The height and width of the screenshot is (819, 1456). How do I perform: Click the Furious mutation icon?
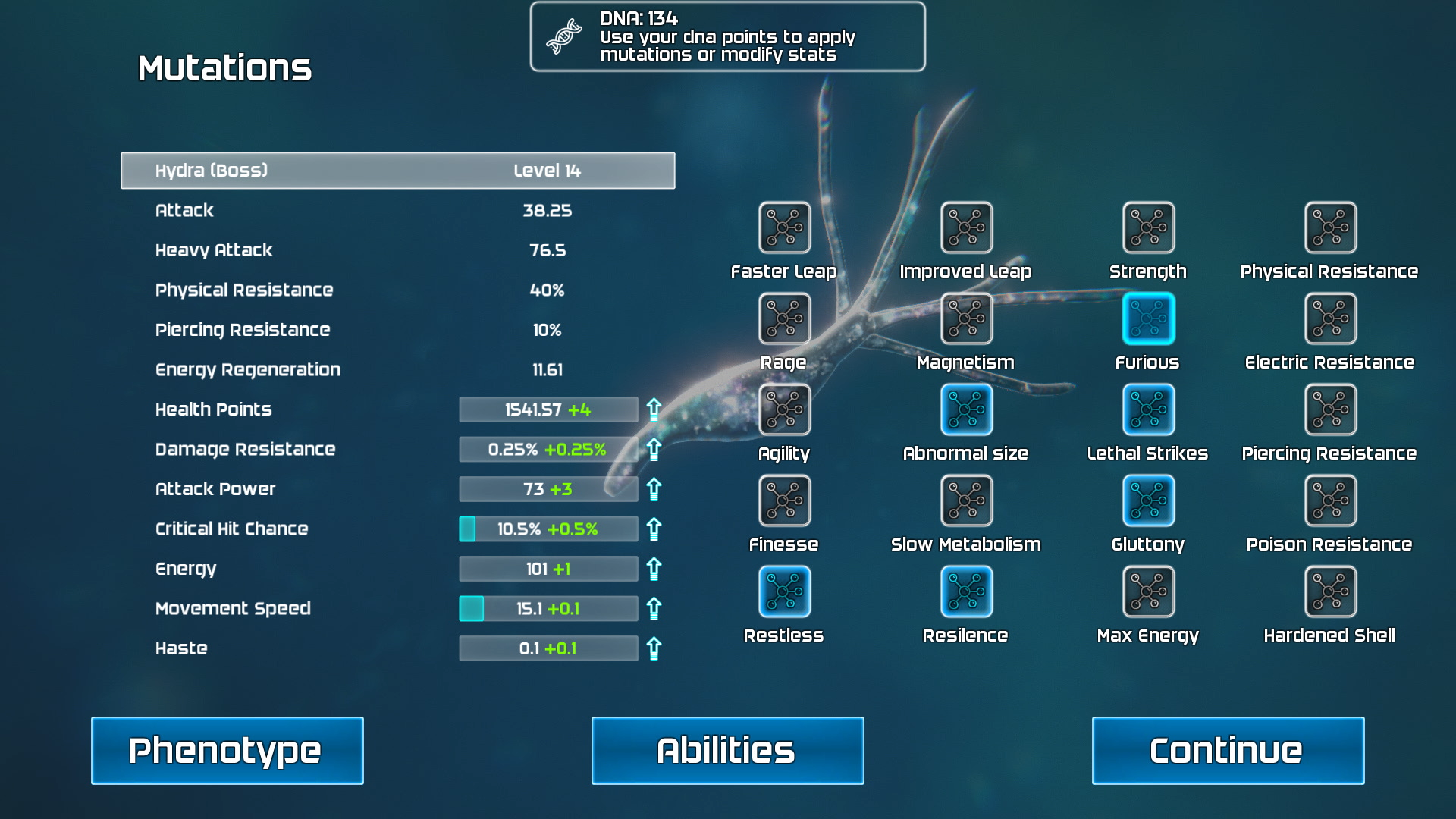coord(1148,318)
